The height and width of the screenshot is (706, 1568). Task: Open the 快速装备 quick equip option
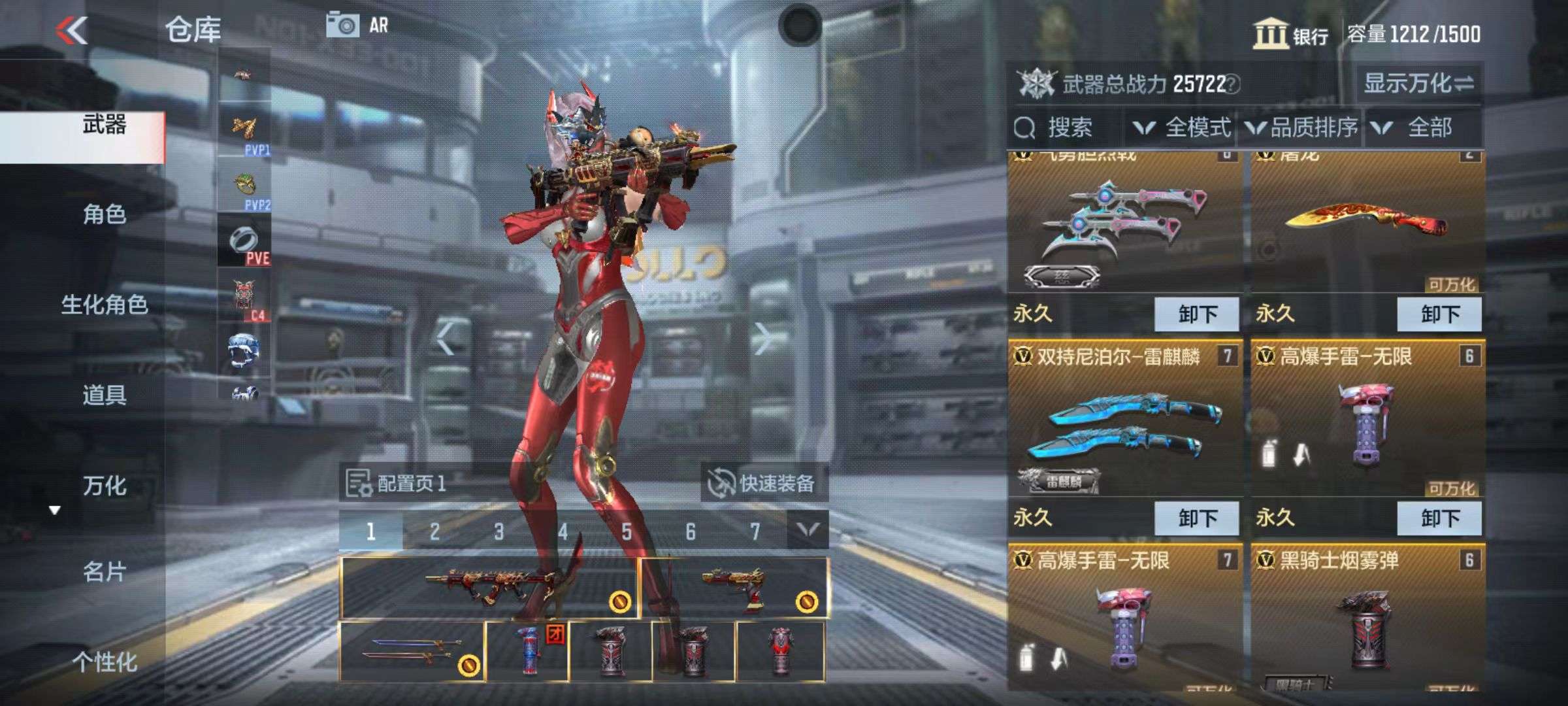click(762, 484)
